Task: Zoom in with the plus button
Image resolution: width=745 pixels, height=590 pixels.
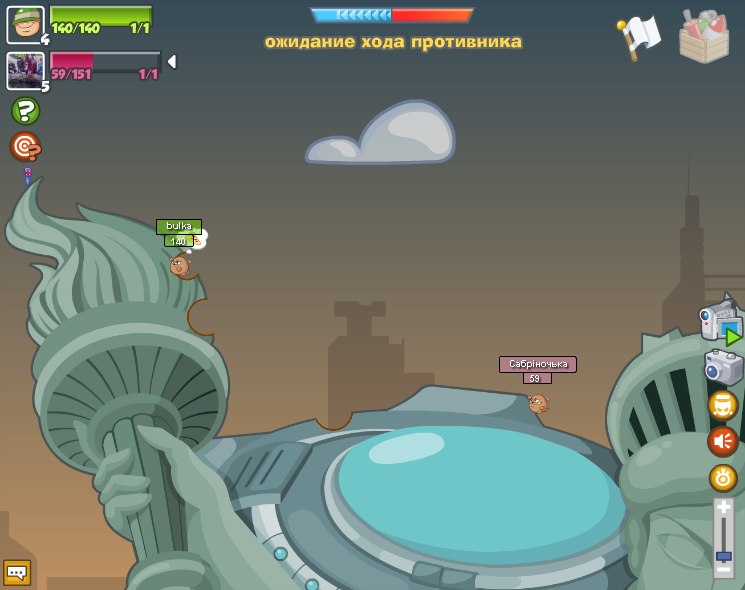Action: click(723, 508)
